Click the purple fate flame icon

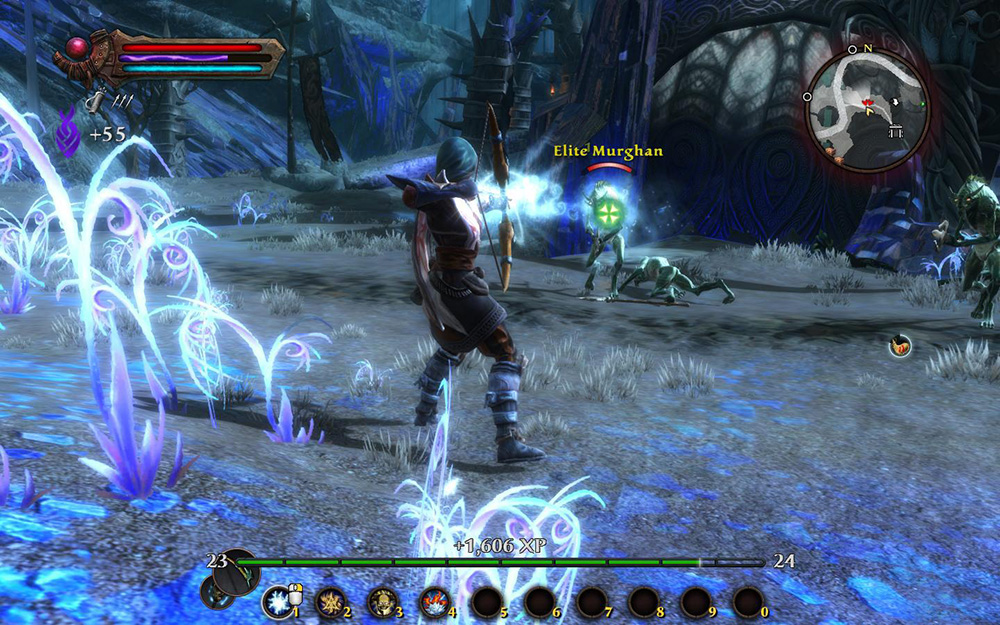click(x=68, y=134)
